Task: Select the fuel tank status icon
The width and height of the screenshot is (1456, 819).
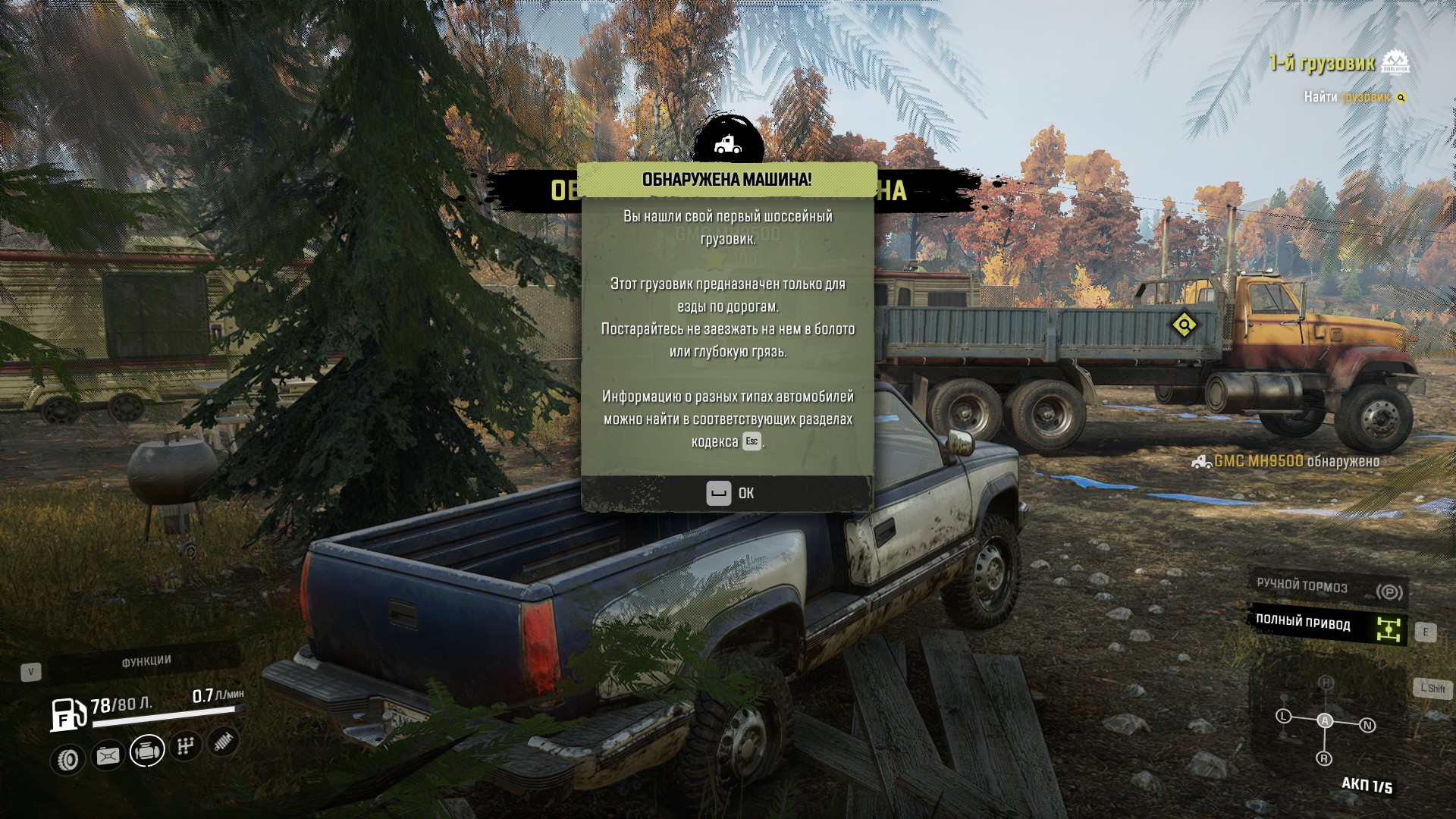Action: click(x=108, y=755)
